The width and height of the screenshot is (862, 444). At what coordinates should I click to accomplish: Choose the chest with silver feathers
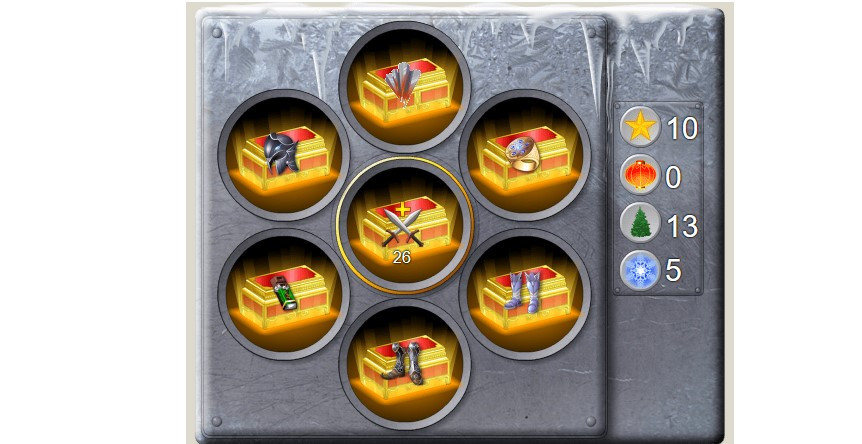(x=403, y=86)
